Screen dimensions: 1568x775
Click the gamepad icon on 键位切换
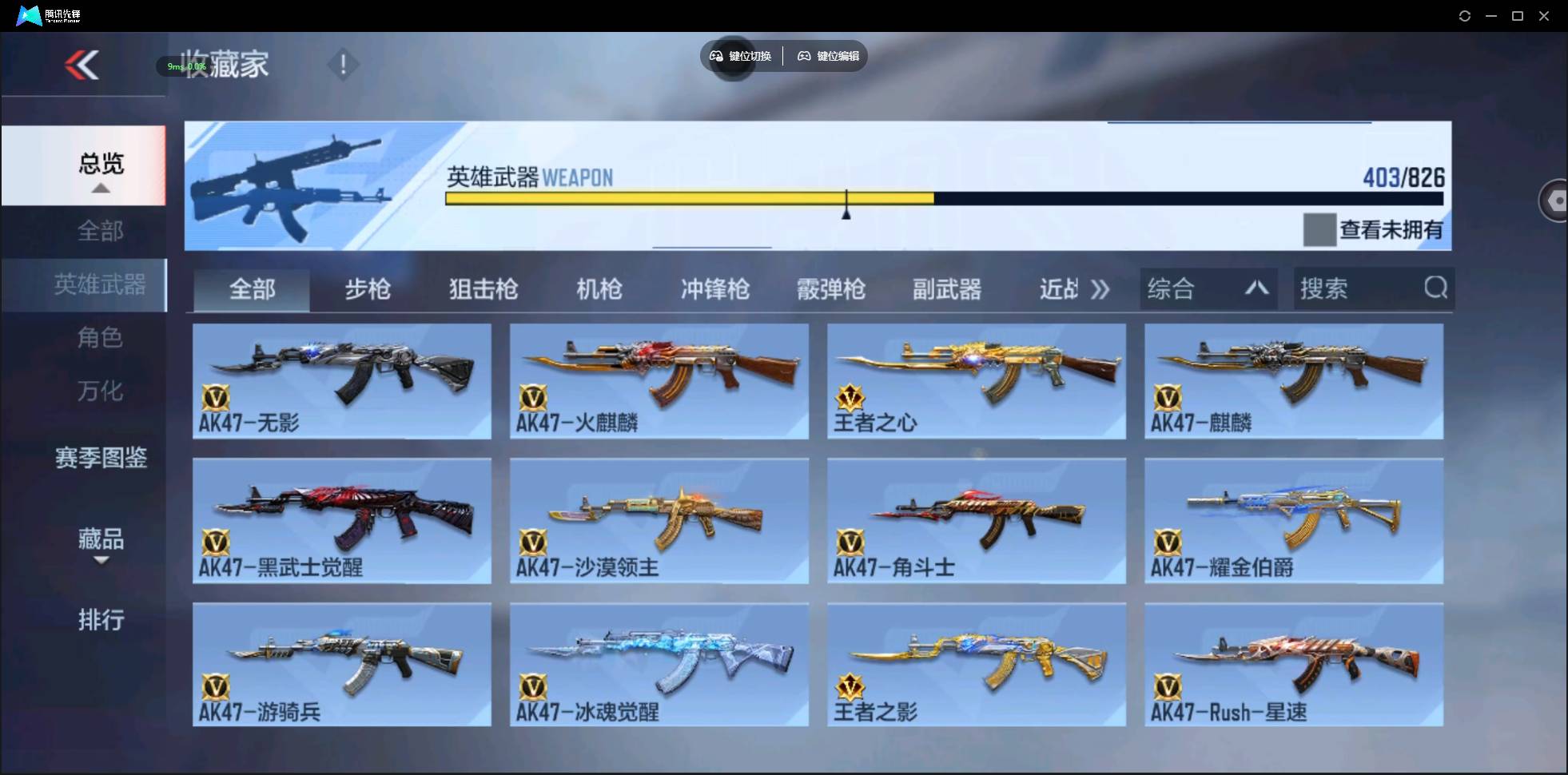715,56
